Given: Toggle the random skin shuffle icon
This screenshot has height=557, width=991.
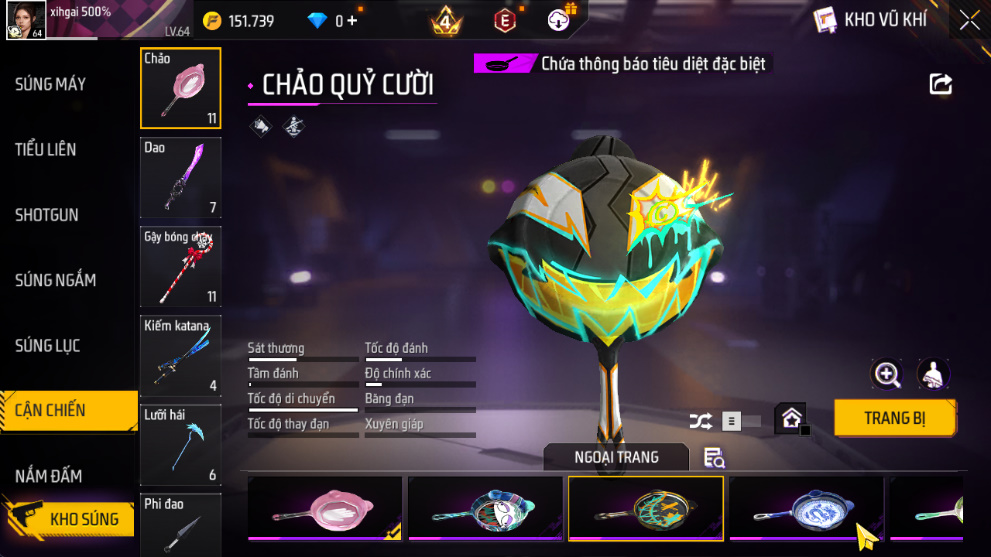Looking at the screenshot, I should coord(701,421).
